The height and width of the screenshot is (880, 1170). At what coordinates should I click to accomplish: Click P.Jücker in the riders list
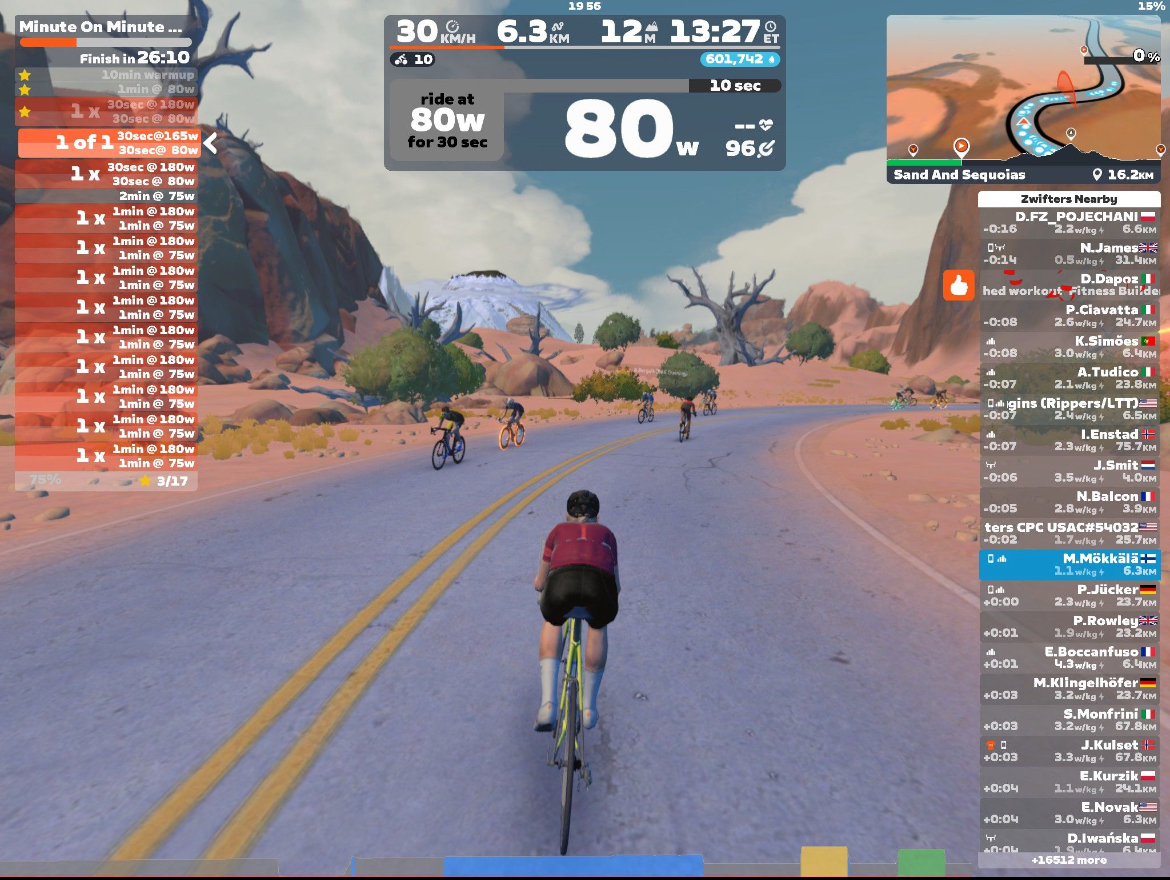point(1069,596)
